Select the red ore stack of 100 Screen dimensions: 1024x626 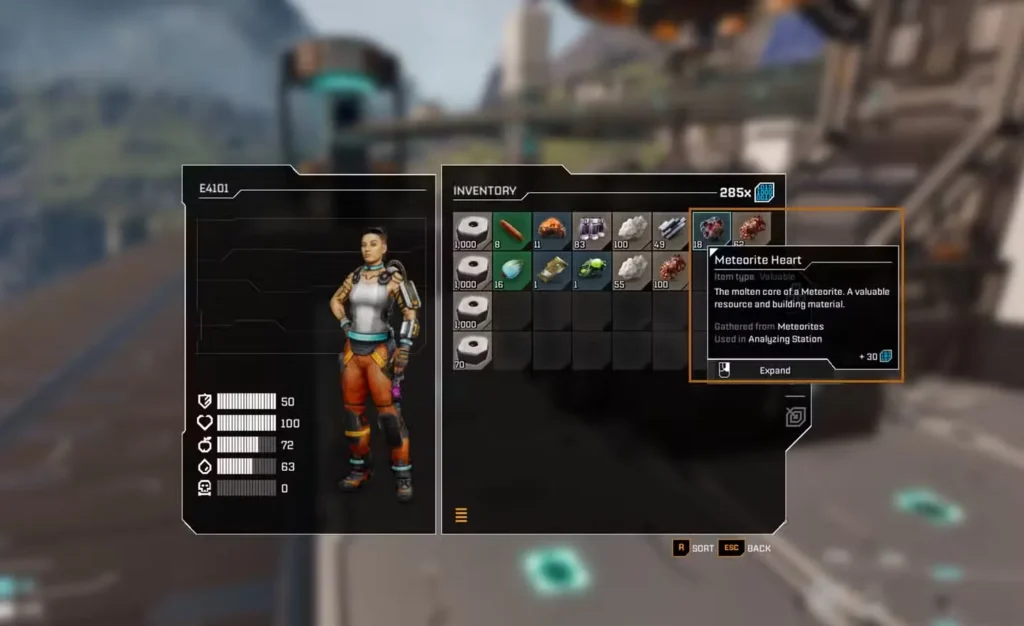click(x=671, y=270)
